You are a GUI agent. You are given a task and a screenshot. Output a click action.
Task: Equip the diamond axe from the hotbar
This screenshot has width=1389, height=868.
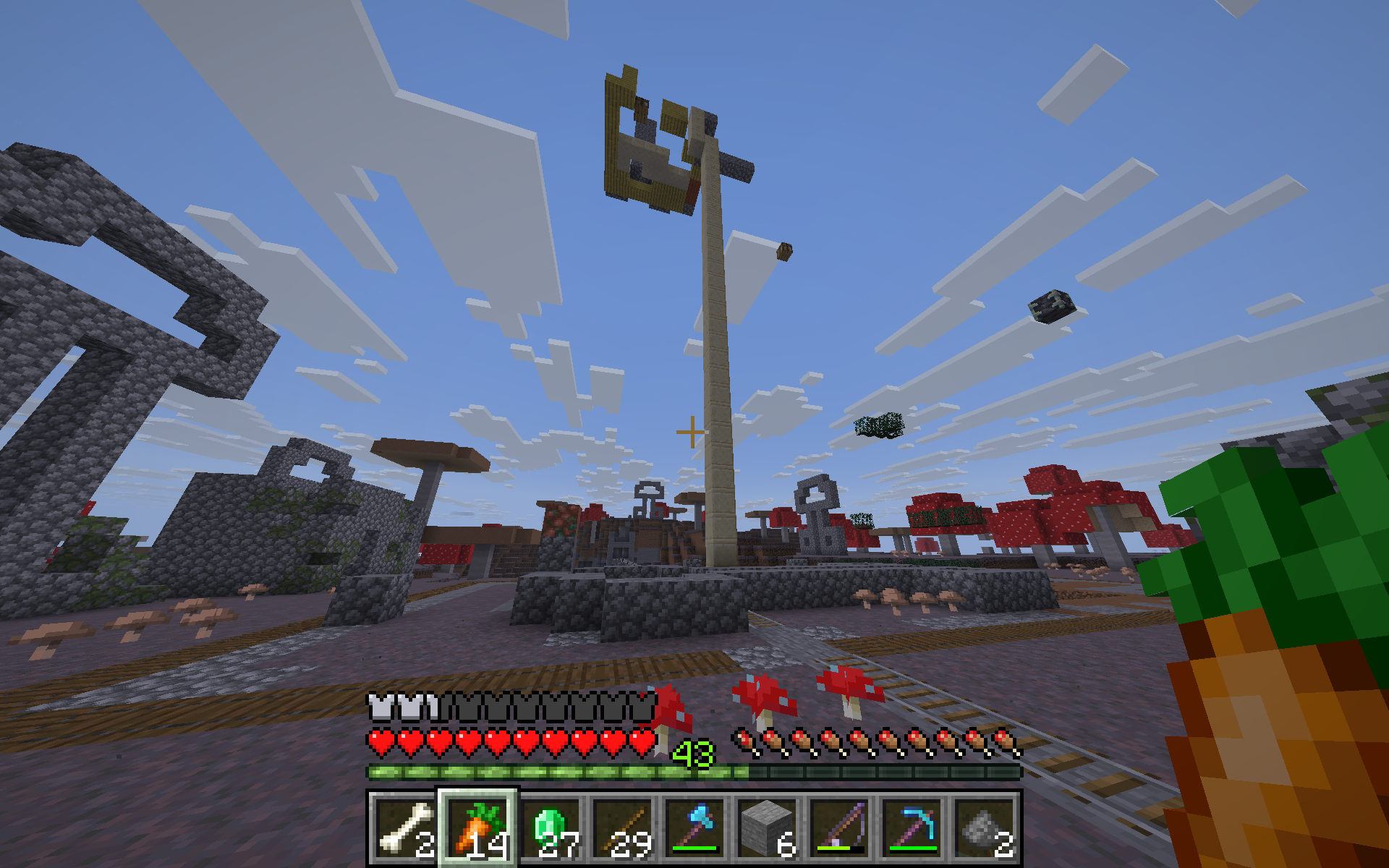point(694,828)
